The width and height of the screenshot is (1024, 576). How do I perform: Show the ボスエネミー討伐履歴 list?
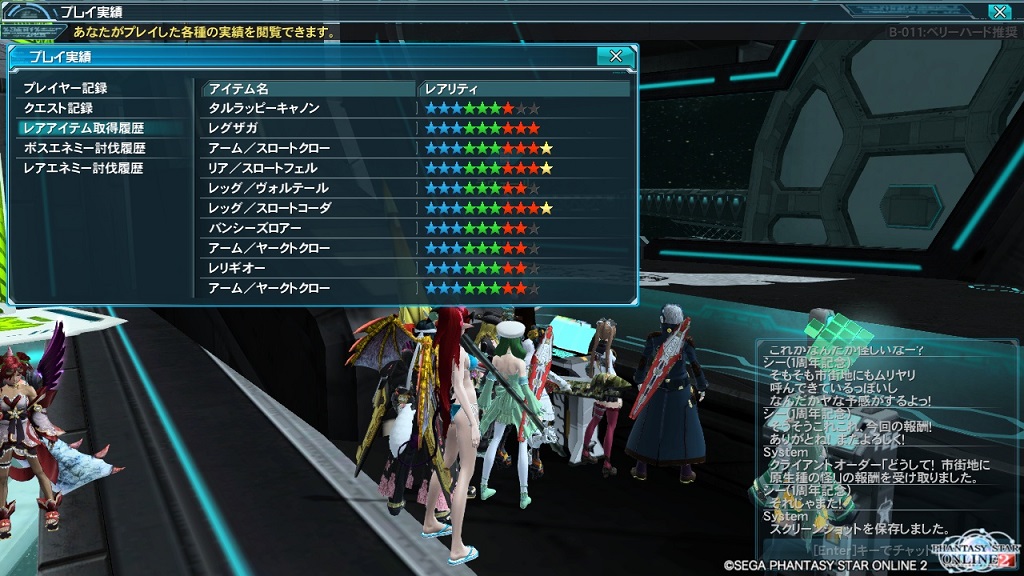click(84, 148)
